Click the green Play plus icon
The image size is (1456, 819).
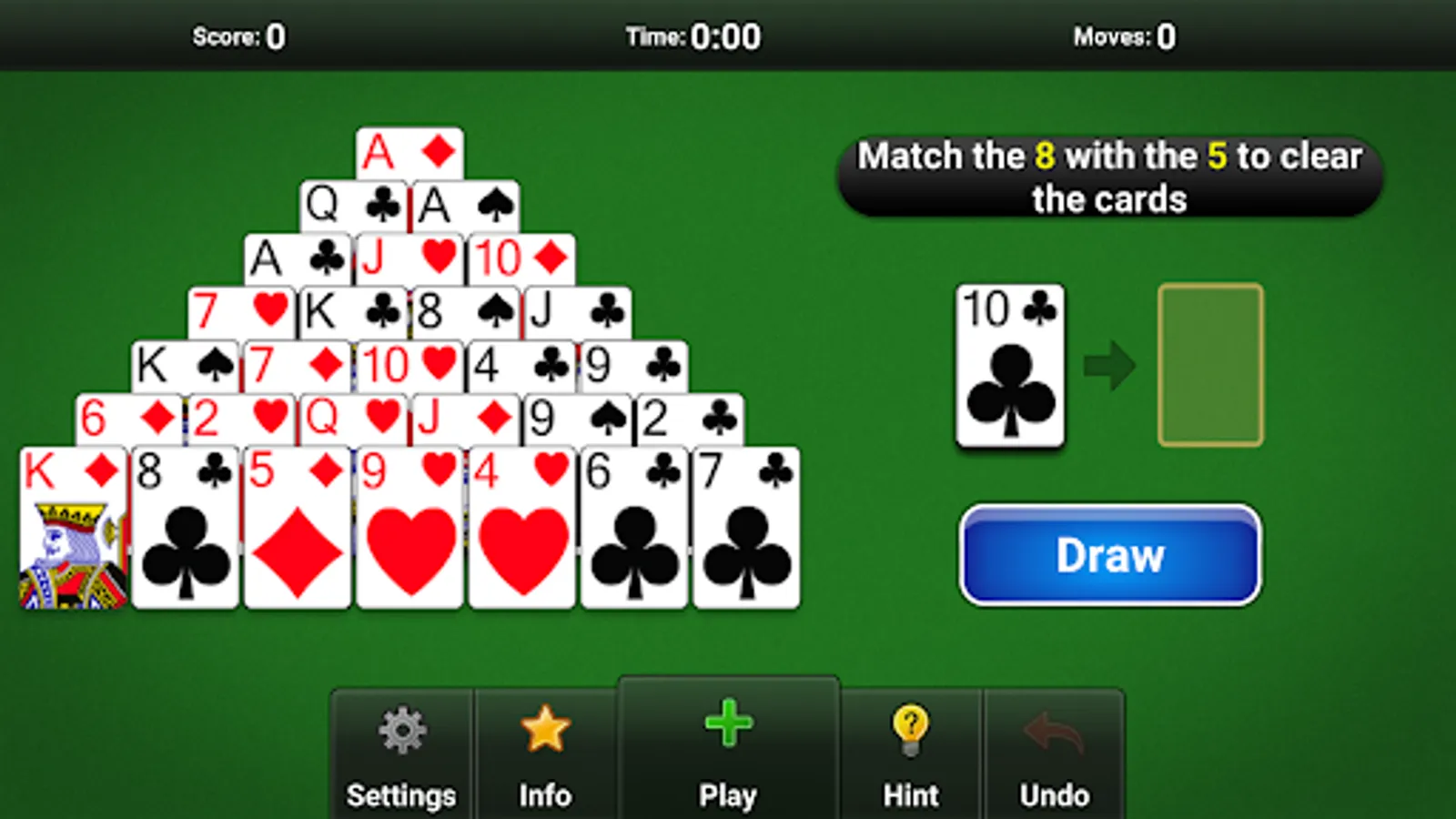(x=727, y=723)
